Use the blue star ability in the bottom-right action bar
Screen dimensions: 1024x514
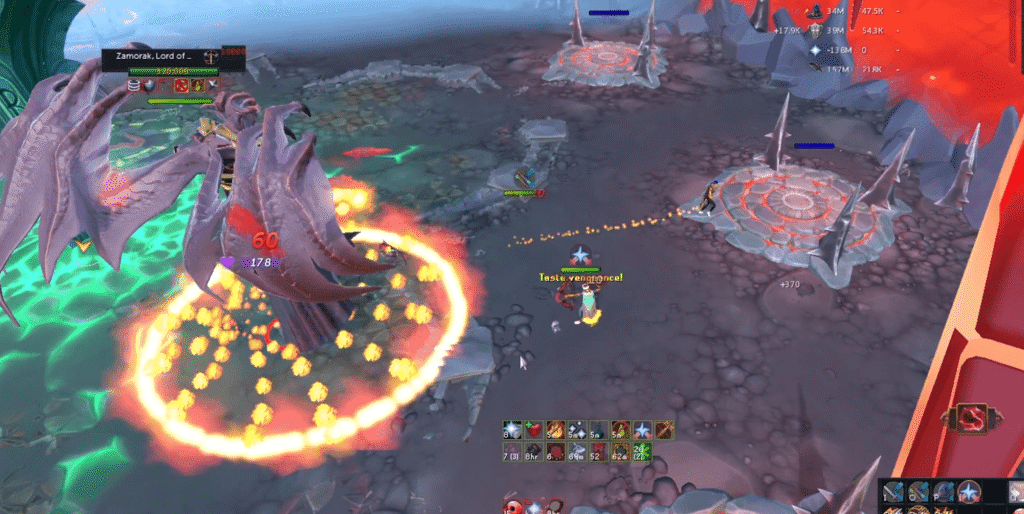click(968, 491)
